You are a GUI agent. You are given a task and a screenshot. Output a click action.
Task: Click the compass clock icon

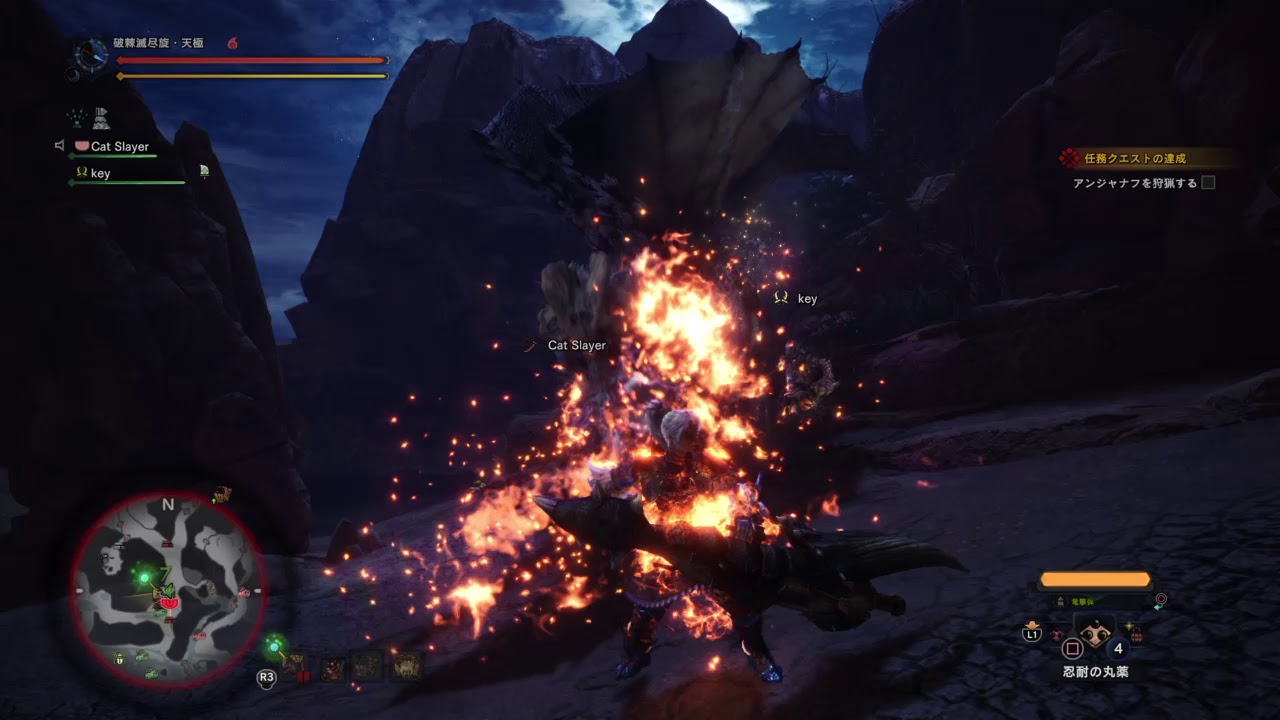[x=91, y=52]
